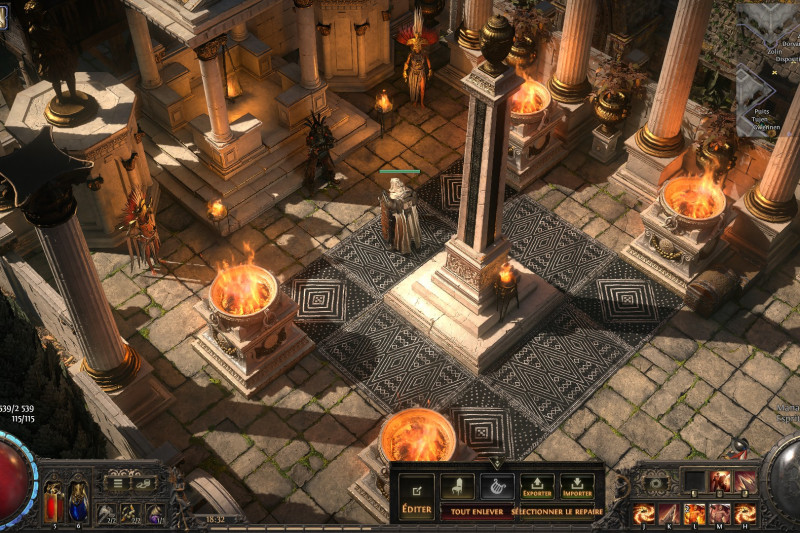Choose Exporter to export the hideout
The width and height of the screenshot is (800, 533).
(x=537, y=487)
